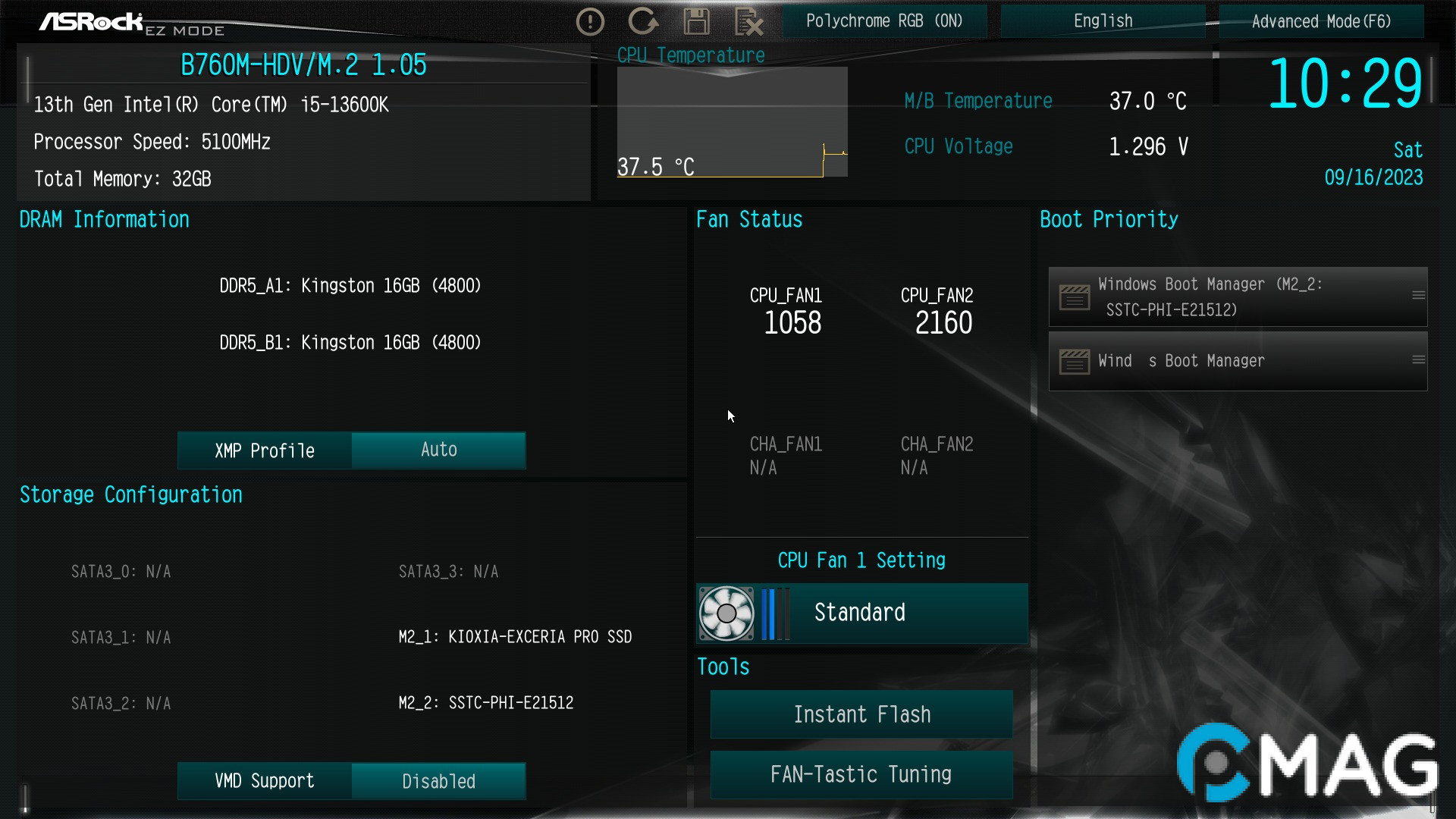
Task: Click the reload/default settings icon
Action: (643, 21)
